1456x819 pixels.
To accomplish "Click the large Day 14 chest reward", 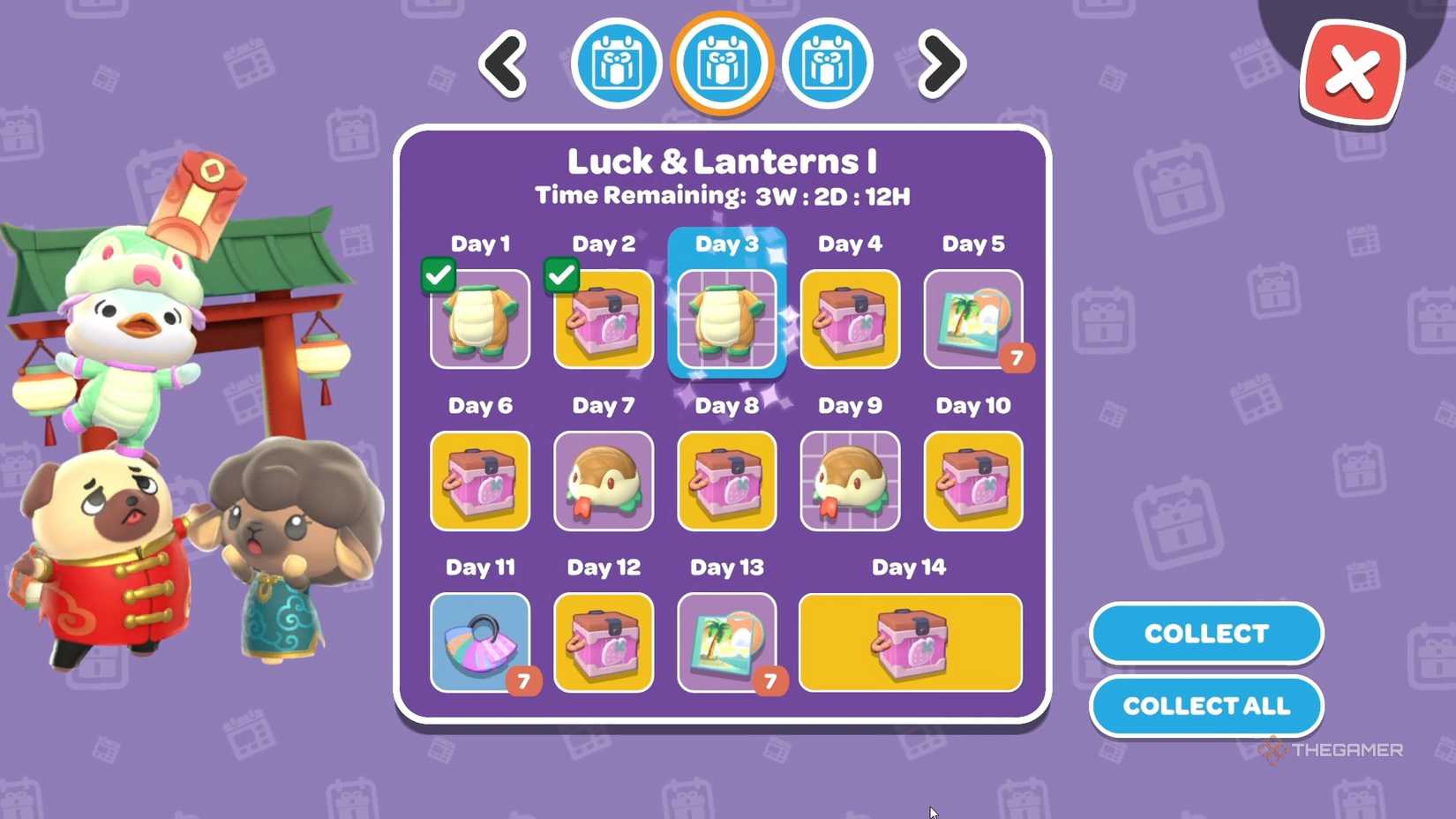I will click(x=909, y=642).
